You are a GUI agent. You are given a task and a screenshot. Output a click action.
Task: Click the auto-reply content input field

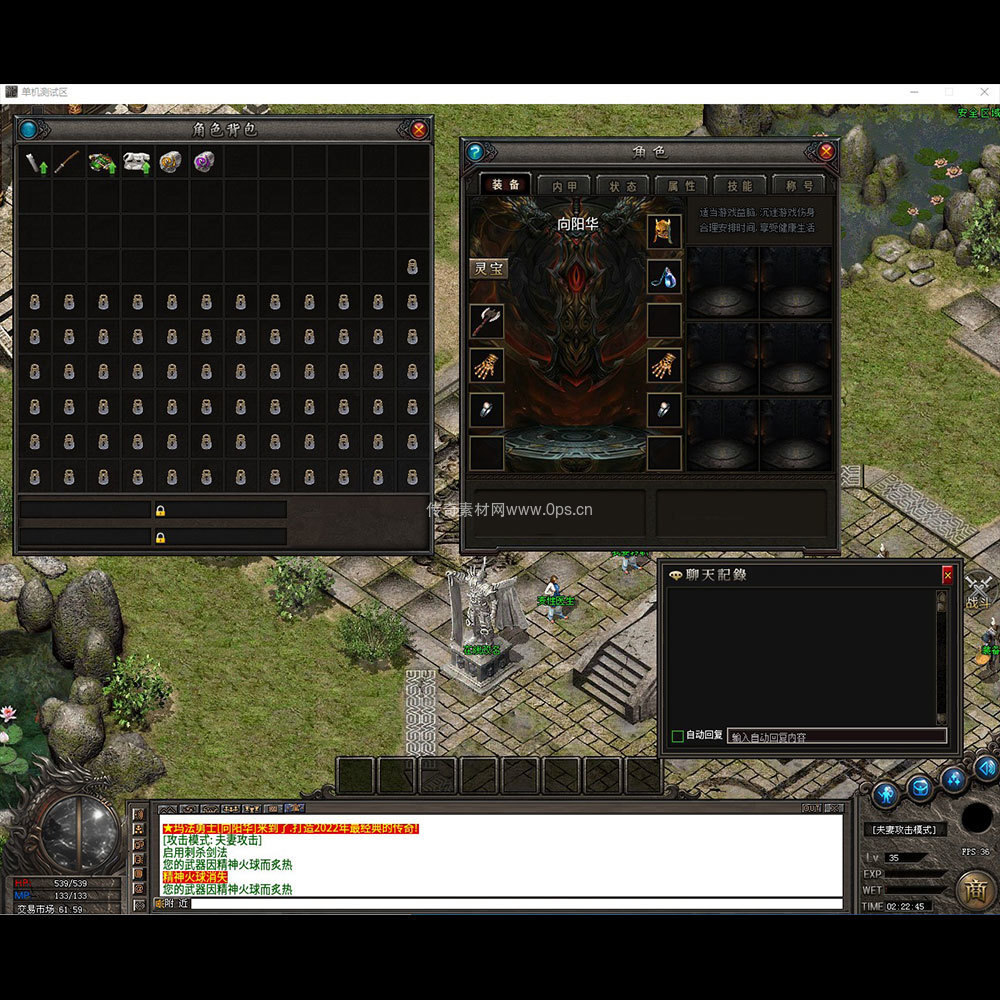click(x=836, y=736)
